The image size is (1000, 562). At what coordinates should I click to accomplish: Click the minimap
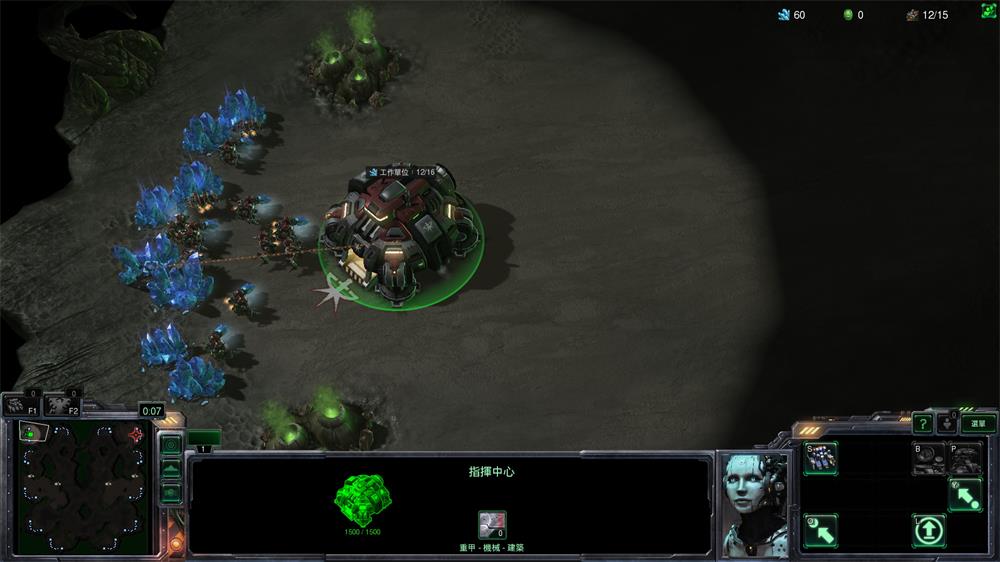tap(82, 490)
